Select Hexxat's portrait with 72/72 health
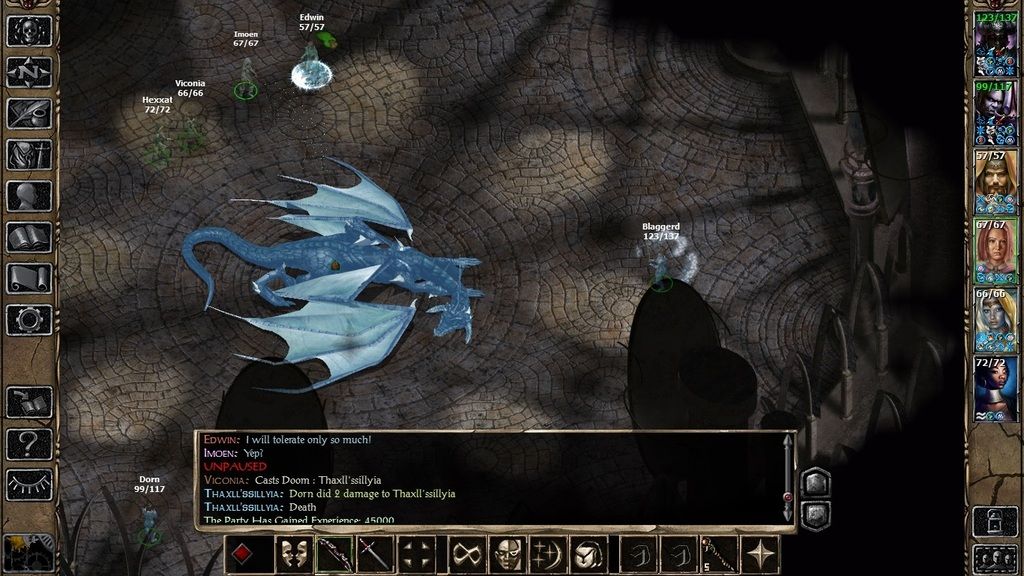Image resolution: width=1024 pixels, height=576 pixels. point(995,389)
